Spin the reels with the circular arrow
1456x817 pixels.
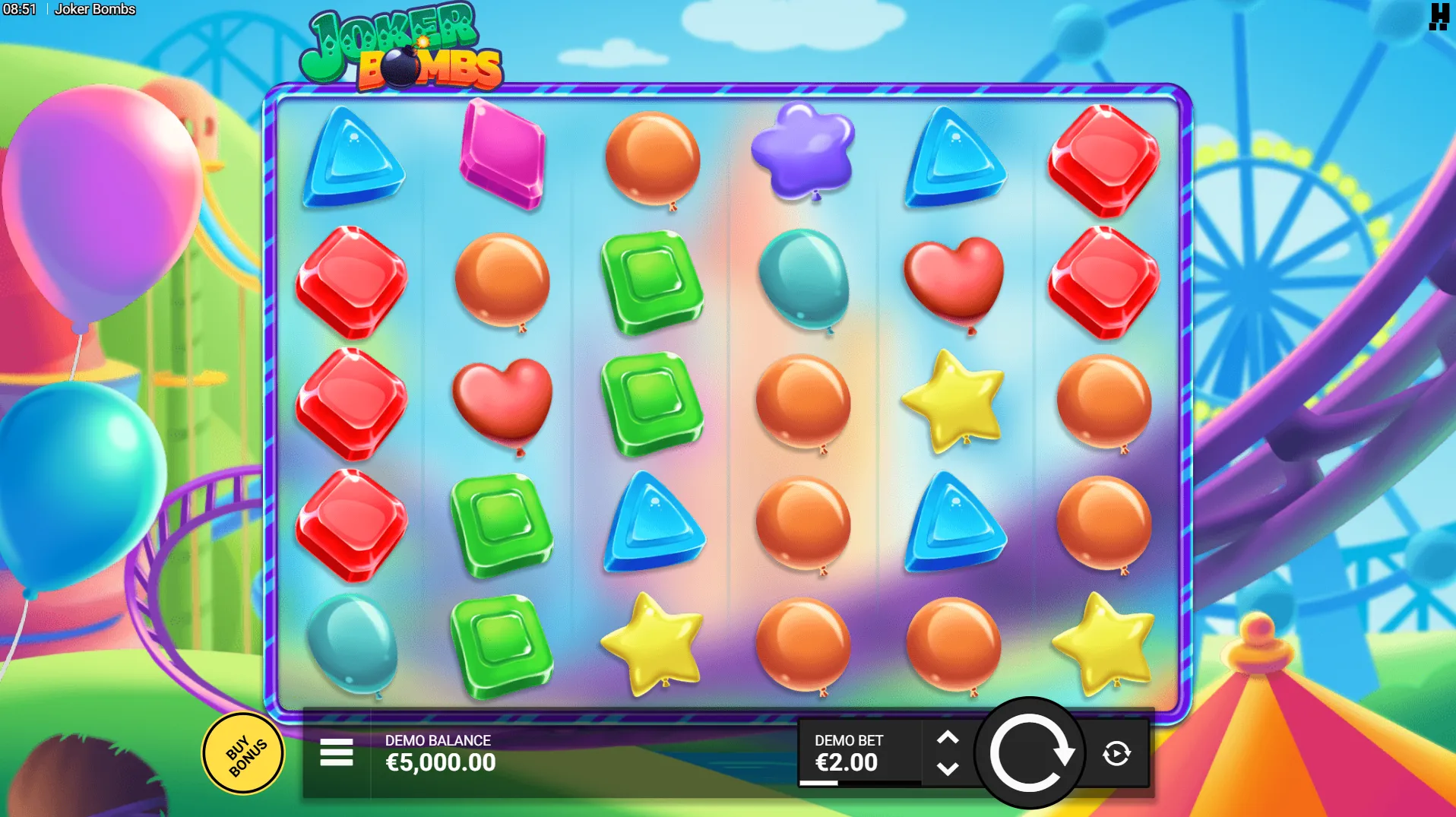pyautogui.click(x=1030, y=753)
